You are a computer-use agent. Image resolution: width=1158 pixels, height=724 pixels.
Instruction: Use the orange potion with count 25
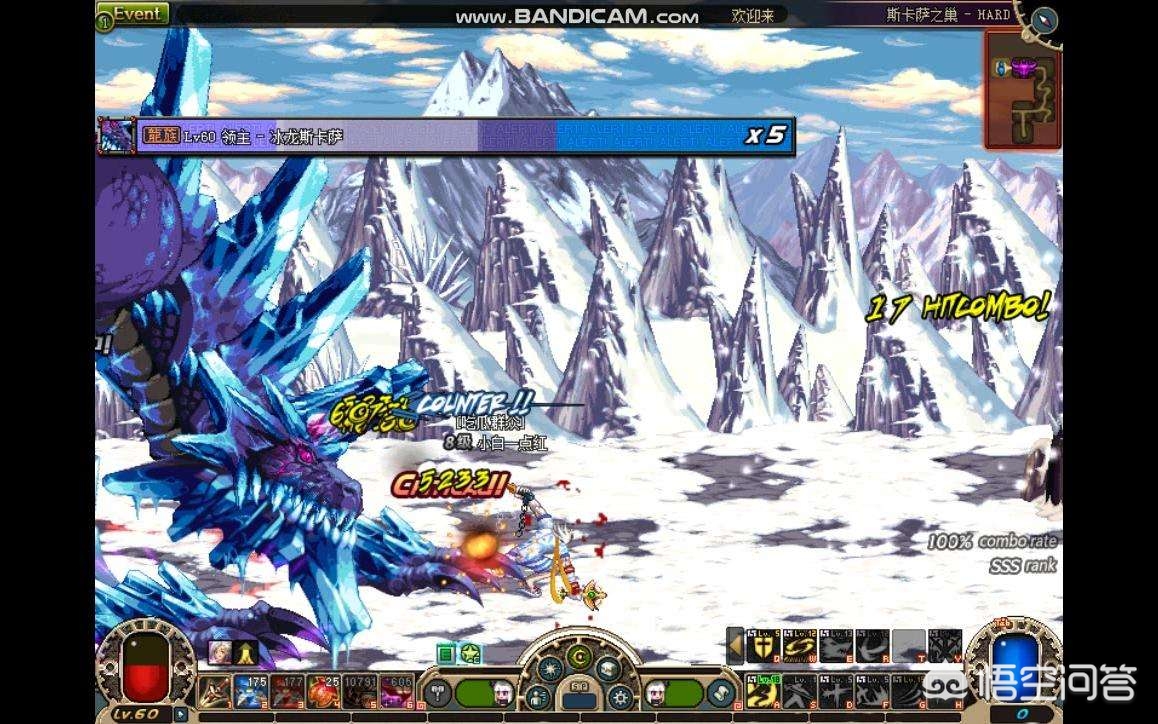pos(321,692)
